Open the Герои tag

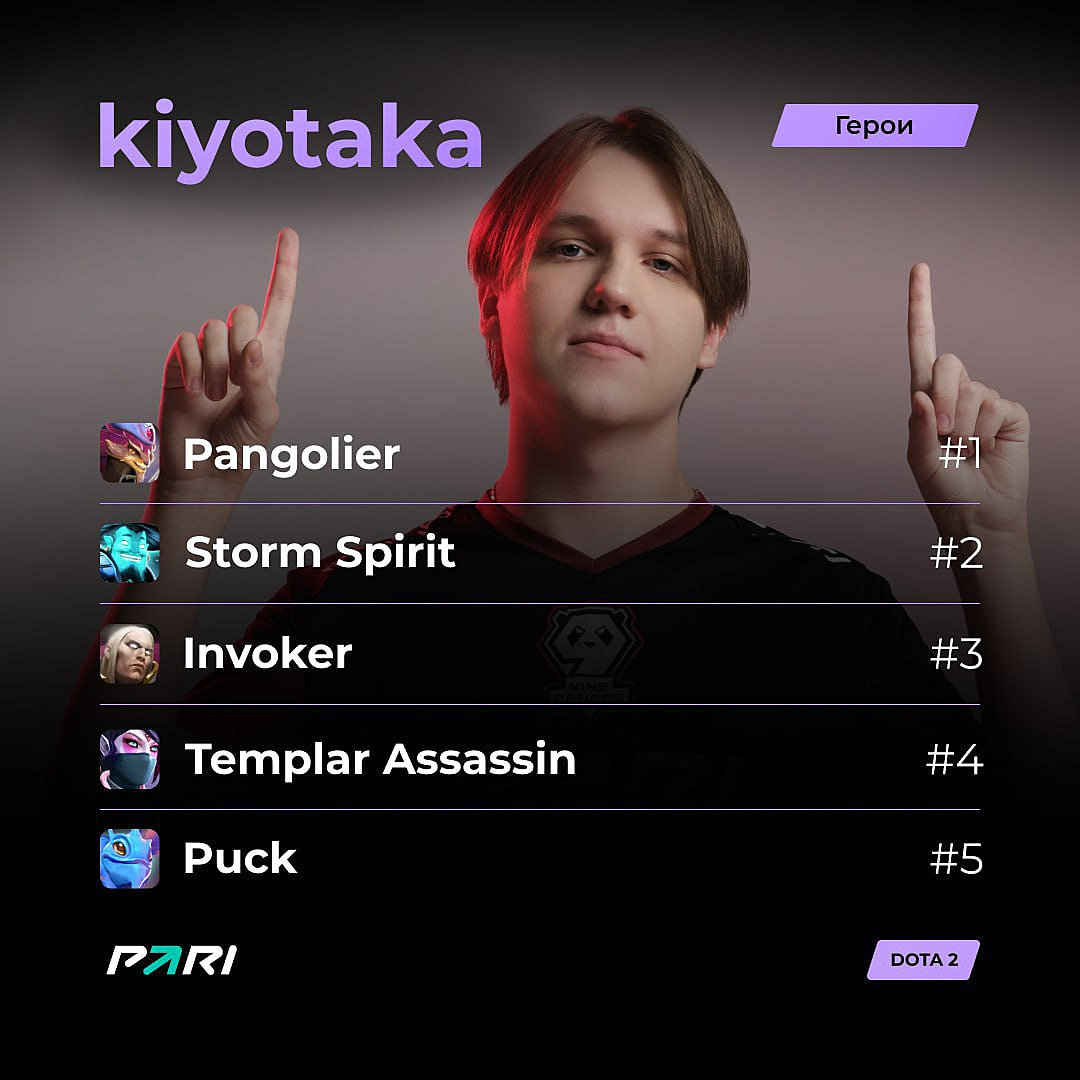[874, 126]
